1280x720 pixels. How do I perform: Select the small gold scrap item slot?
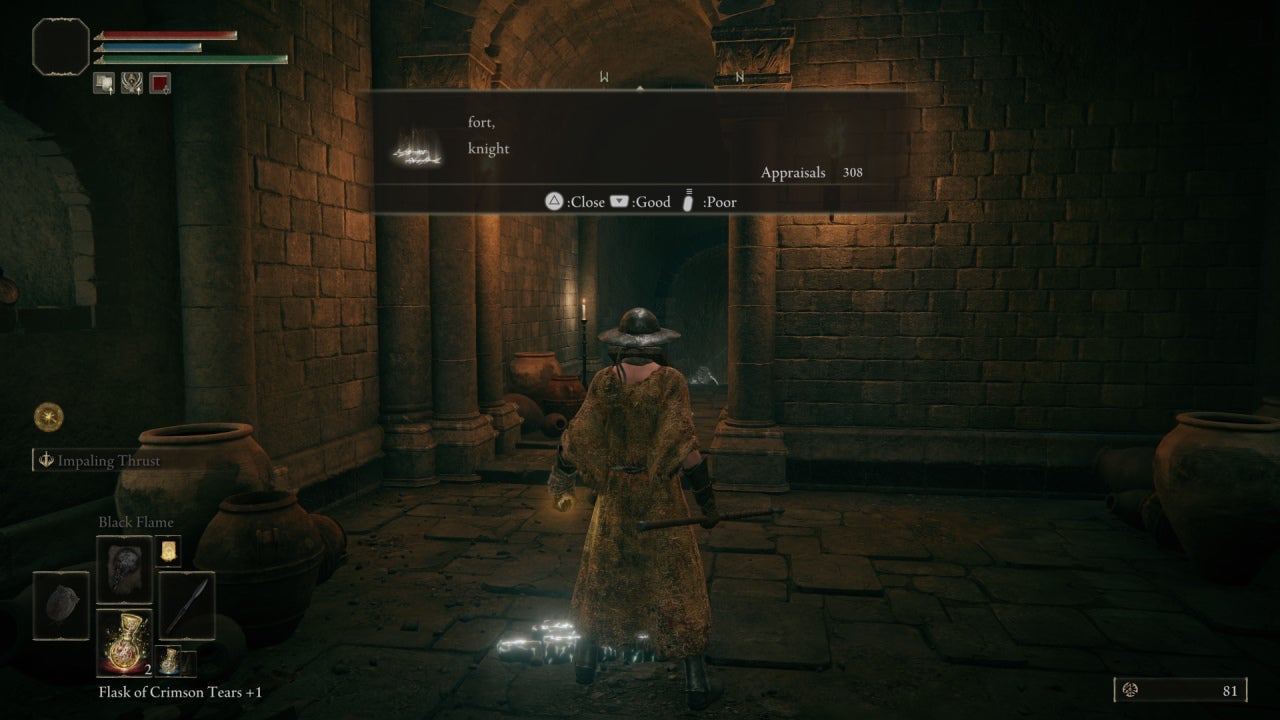168,550
